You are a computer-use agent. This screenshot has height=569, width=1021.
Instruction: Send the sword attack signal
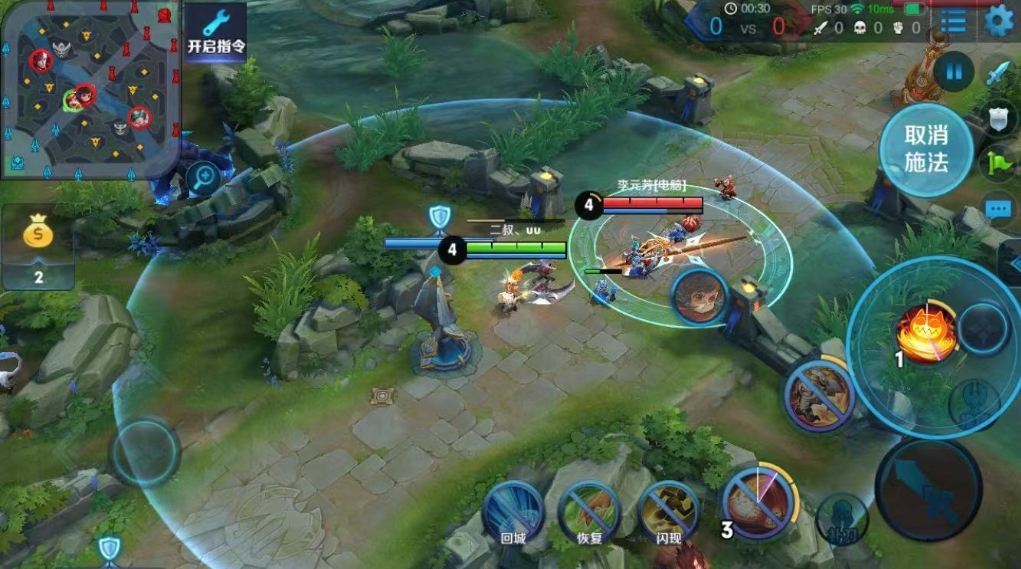pyautogui.click(x=999, y=73)
